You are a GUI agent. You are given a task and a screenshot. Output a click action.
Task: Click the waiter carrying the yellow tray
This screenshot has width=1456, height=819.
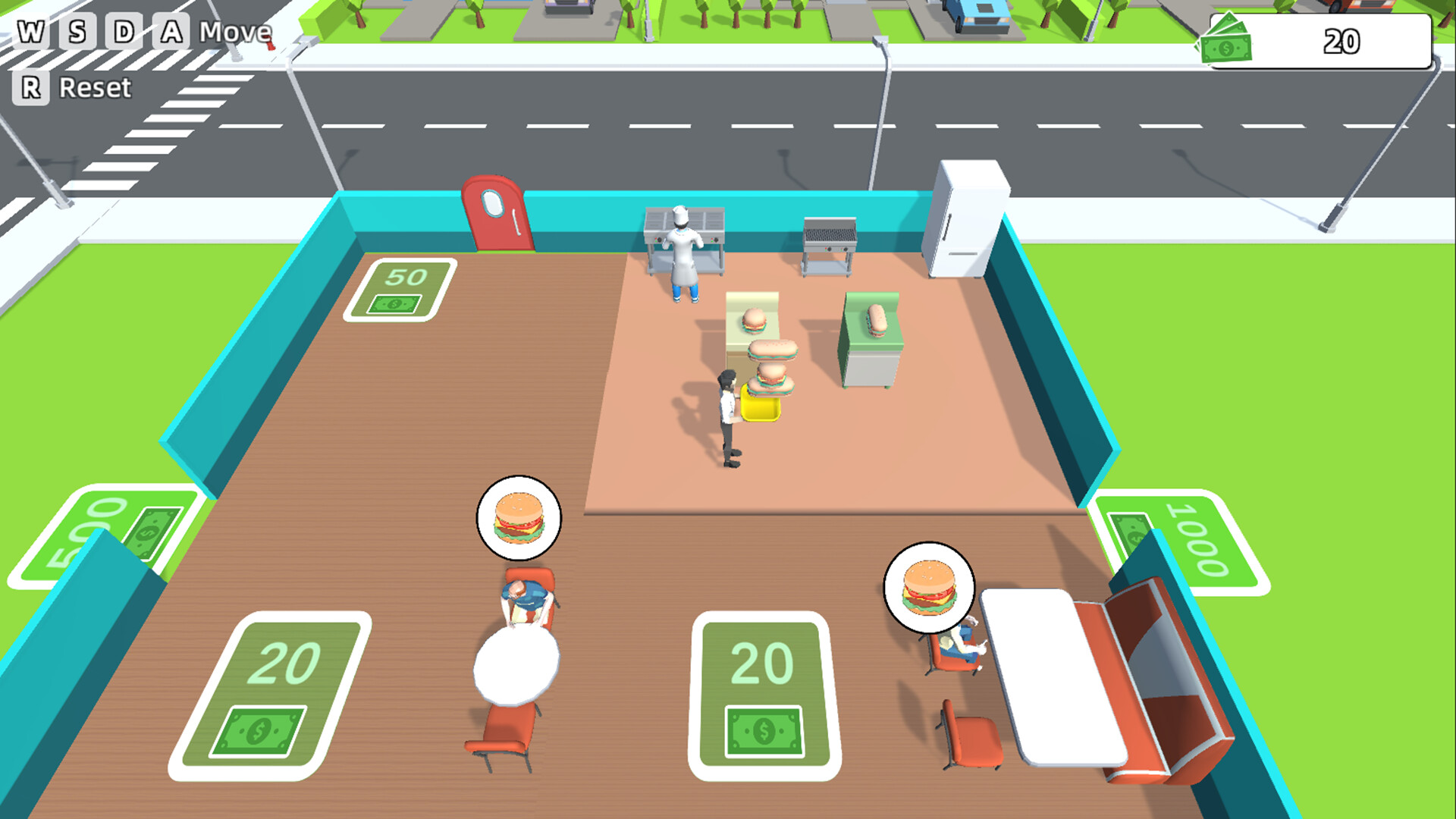[x=728, y=409]
